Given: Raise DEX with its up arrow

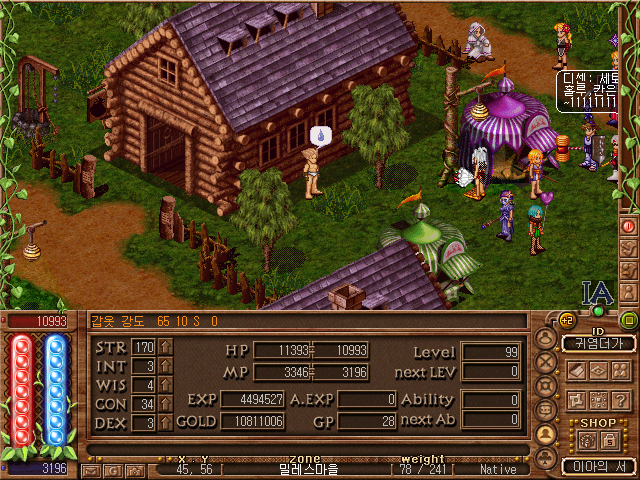Looking at the screenshot, I should point(166,423).
